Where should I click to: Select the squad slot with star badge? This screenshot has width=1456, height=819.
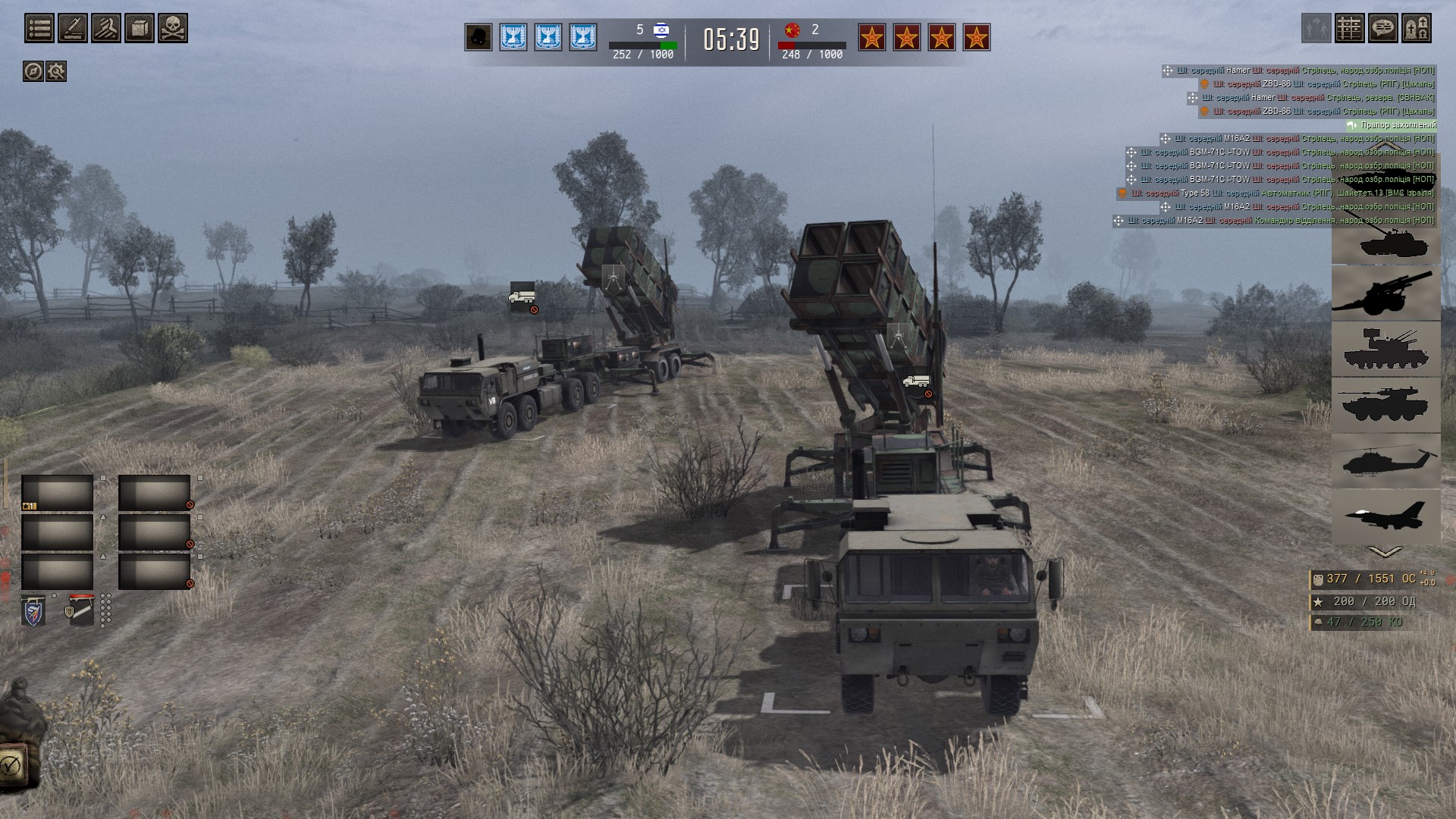58,494
